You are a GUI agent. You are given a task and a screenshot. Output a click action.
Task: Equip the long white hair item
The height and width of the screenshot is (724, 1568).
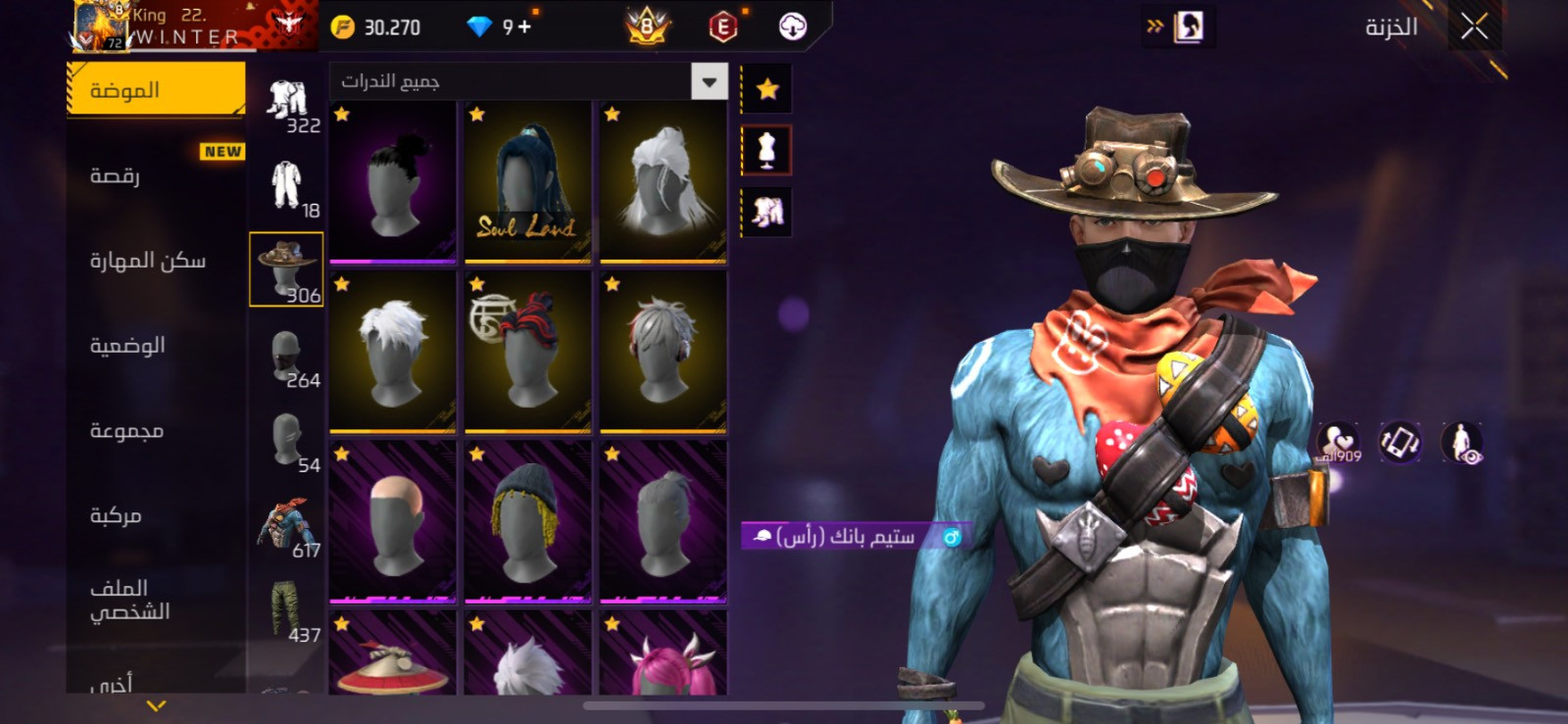point(663,182)
